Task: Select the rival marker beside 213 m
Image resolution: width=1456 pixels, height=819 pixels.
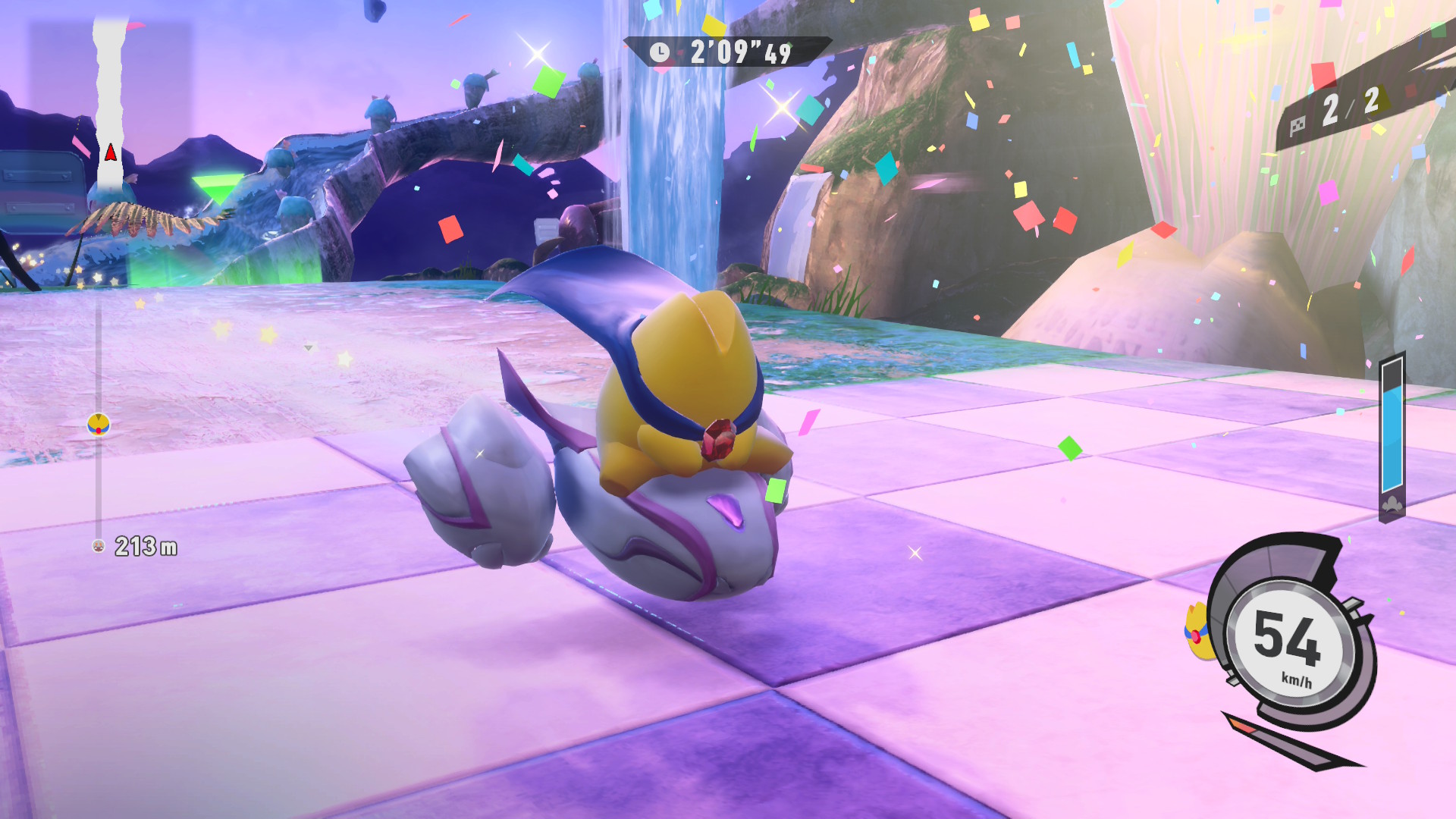Action: click(x=99, y=546)
